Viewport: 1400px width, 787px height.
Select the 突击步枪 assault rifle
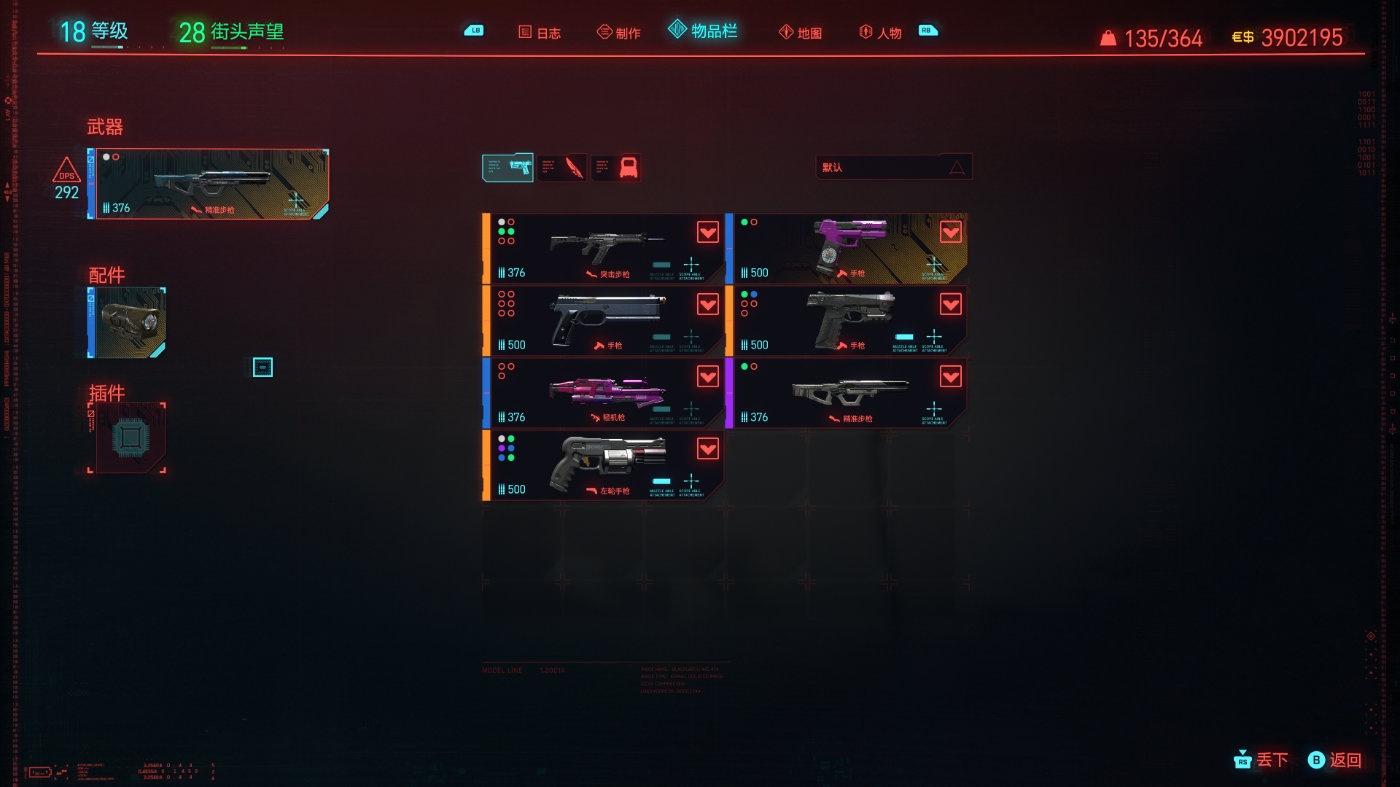[603, 248]
